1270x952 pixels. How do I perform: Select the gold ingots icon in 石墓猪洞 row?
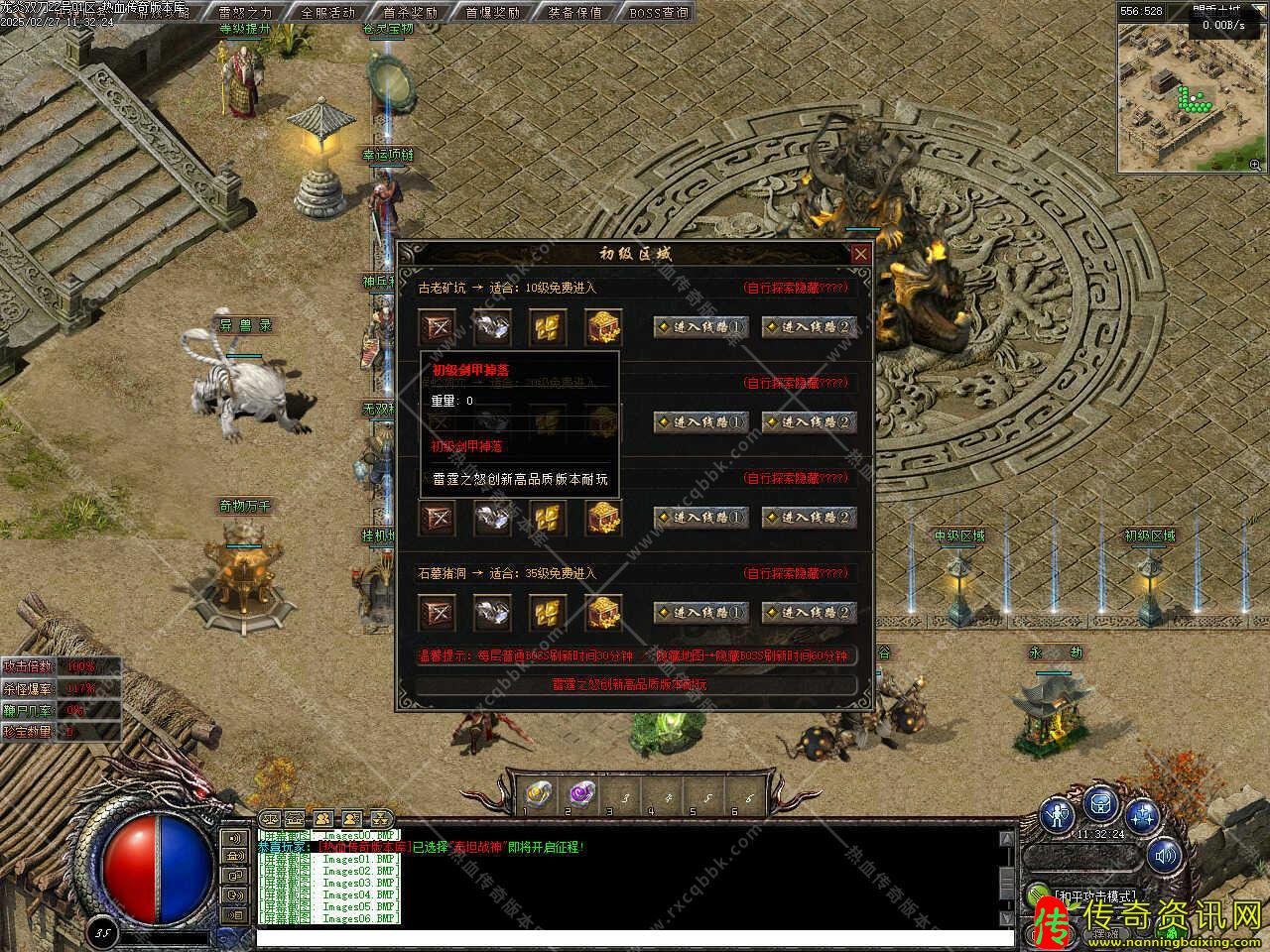(x=548, y=612)
